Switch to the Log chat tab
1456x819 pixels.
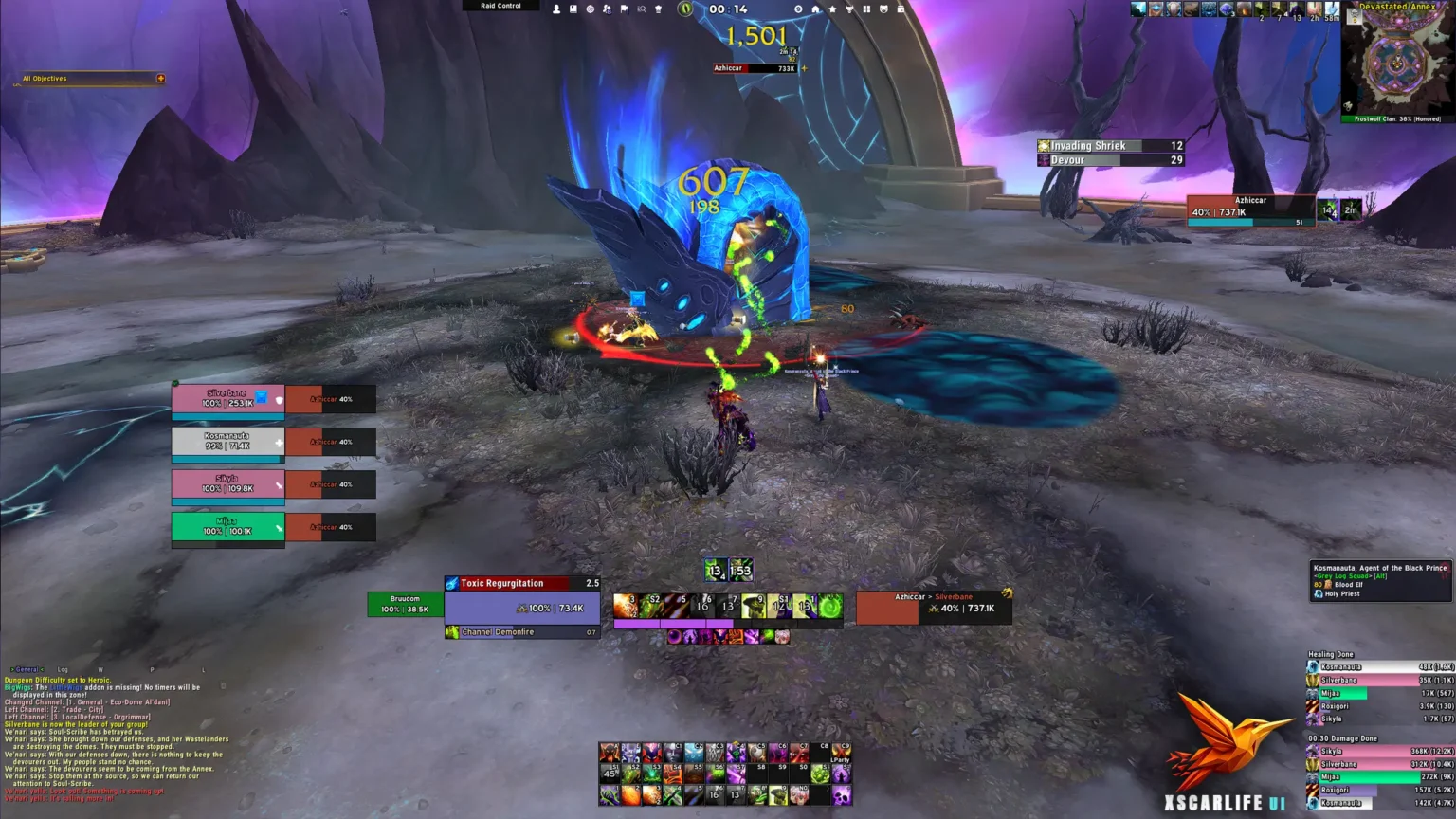(x=63, y=667)
